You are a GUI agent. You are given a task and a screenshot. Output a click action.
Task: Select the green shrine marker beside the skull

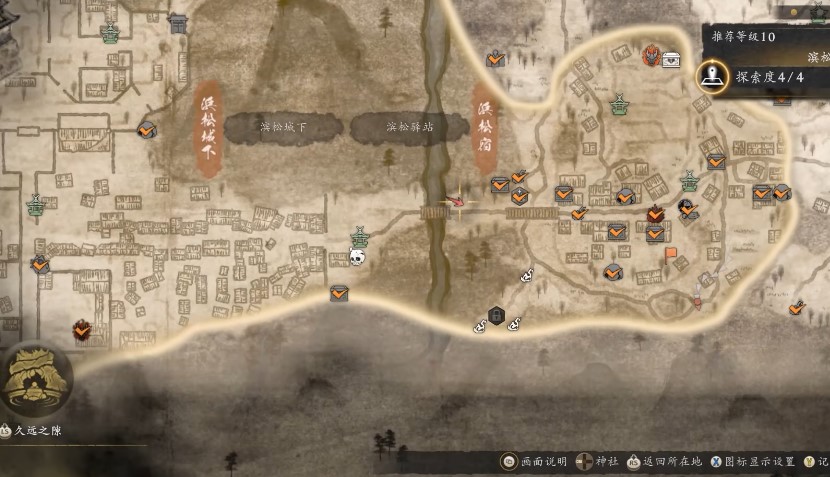point(358,237)
